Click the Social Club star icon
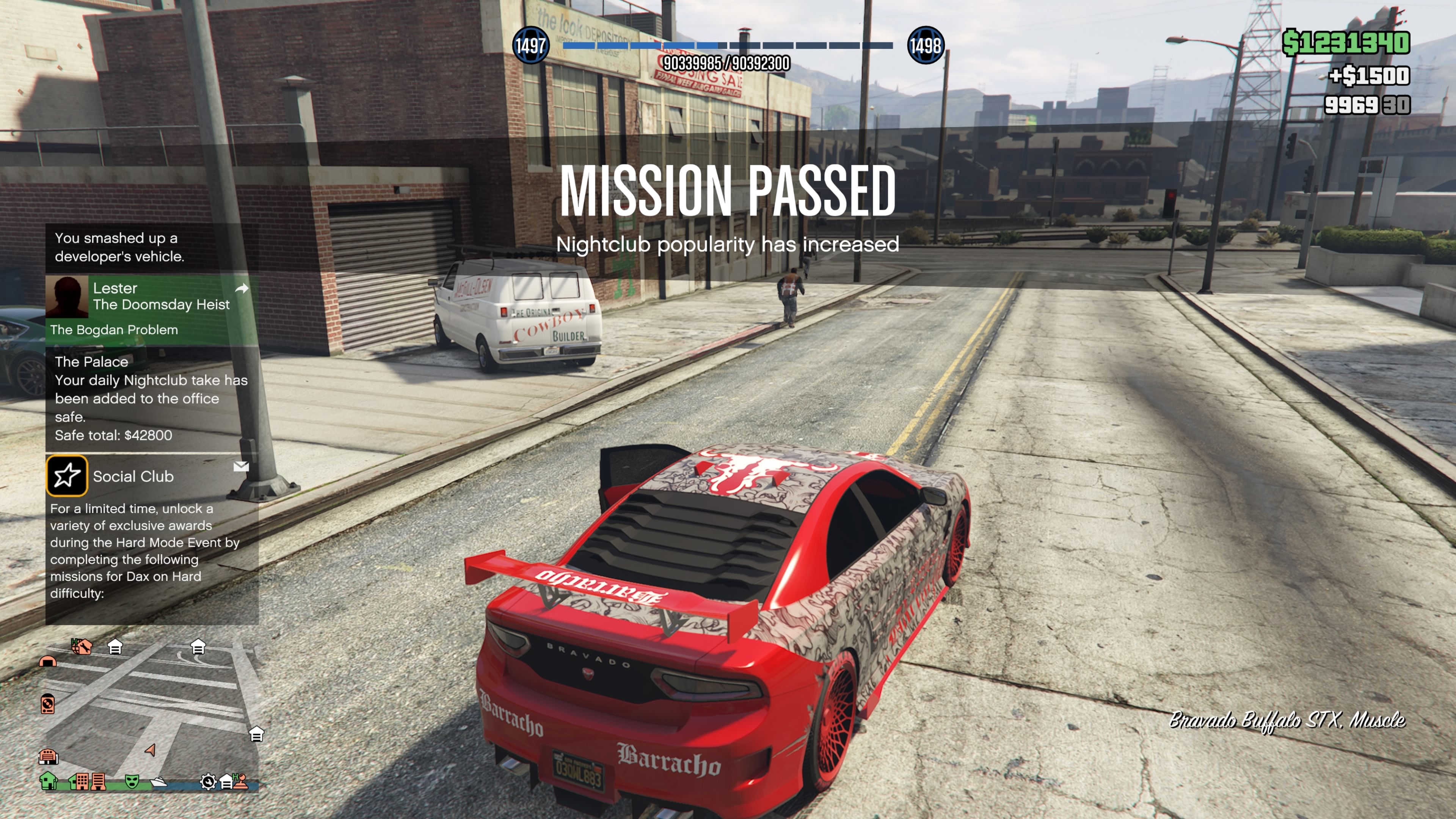Screen dimensions: 1456x819 67,475
